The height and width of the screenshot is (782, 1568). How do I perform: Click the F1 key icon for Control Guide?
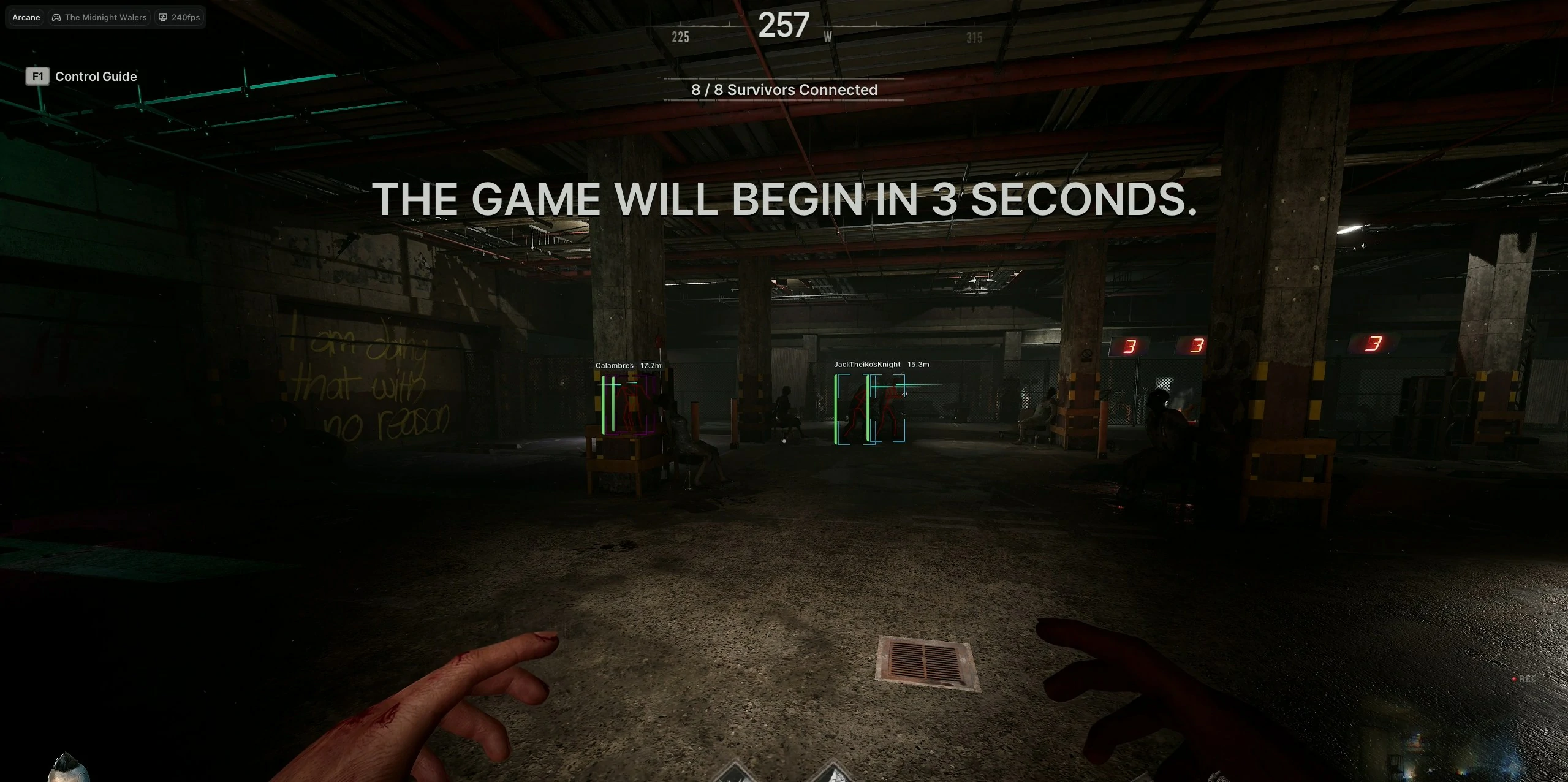(x=37, y=76)
